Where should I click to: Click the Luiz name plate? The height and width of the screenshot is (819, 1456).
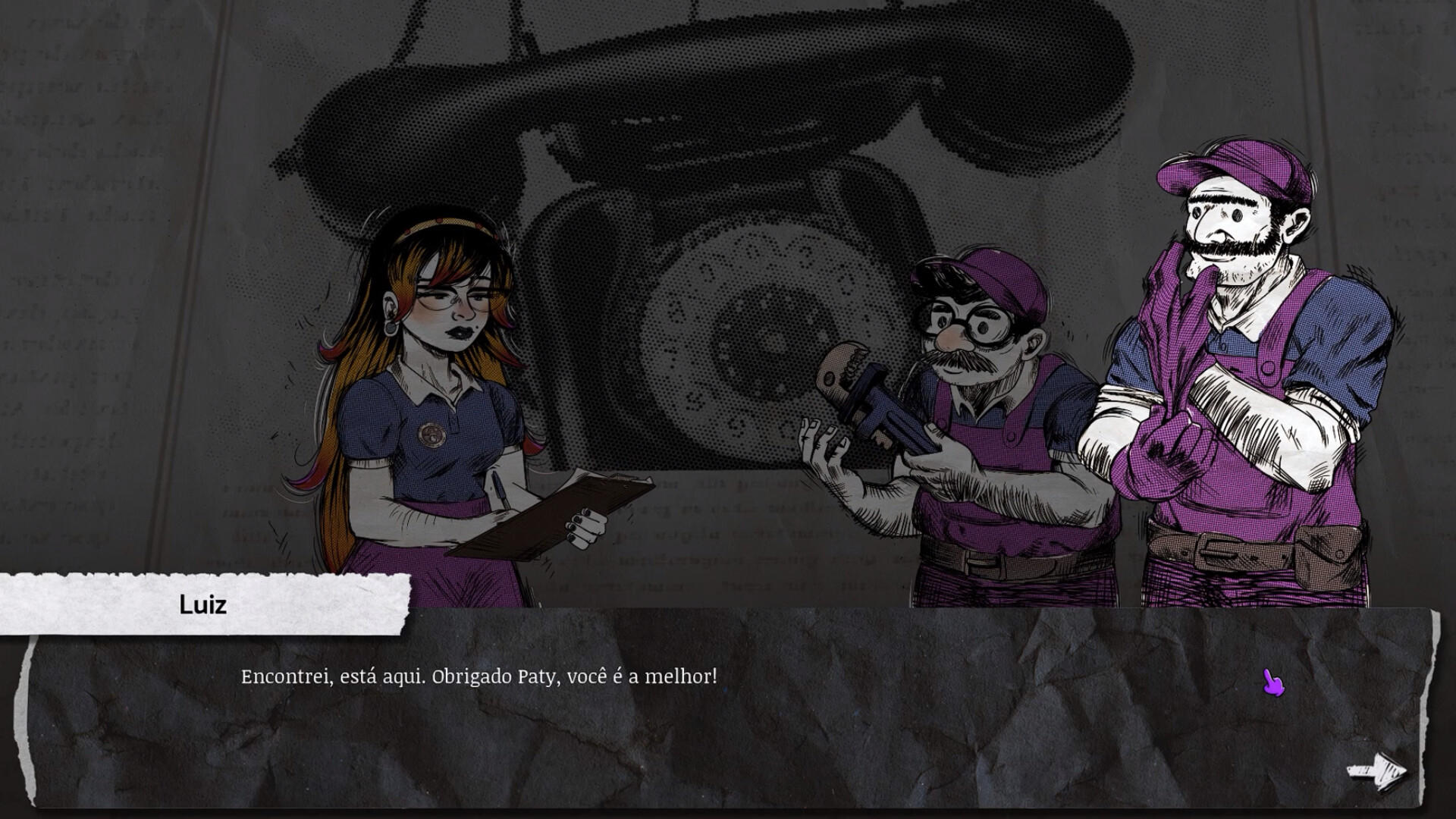[x=202, y=605]
